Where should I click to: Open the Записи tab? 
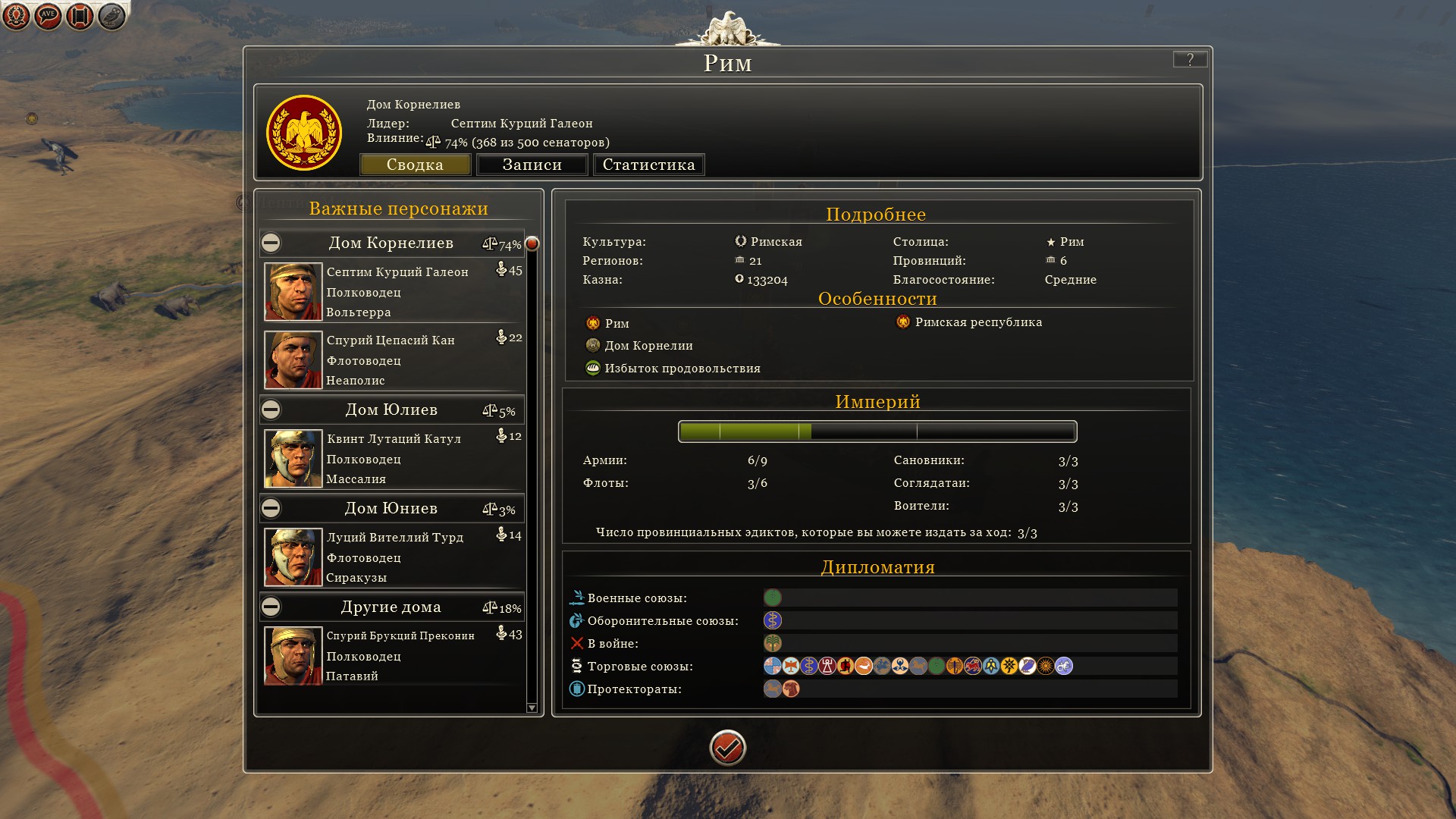pyautogui.click(x=532, y=165)
